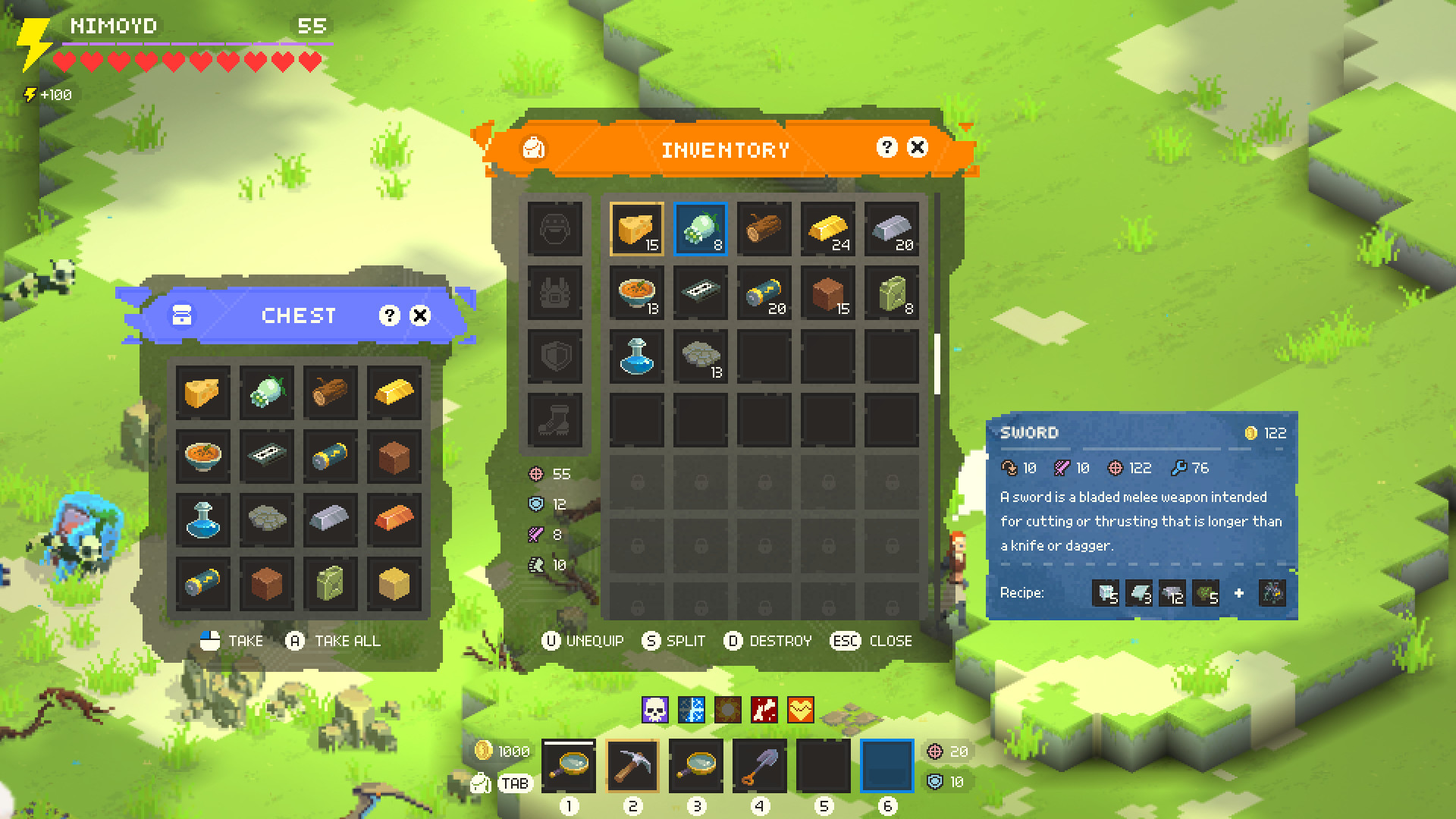Viewport: 1456px width, 819px height.
Task: Select the glowing plant item stacked 8
Action: click(700, 228)
